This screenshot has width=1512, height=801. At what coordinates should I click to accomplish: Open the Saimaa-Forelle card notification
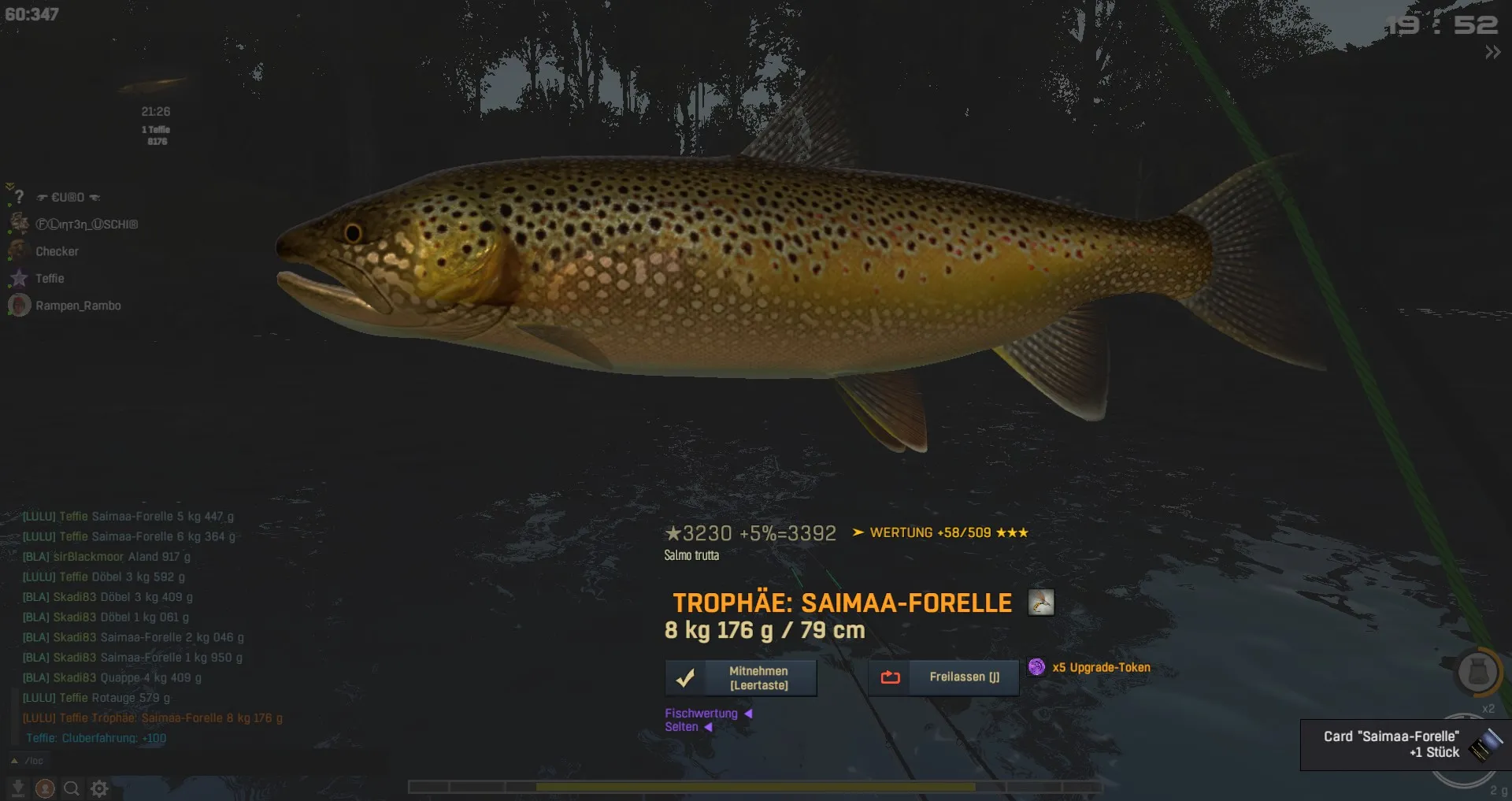(1403, 744)
